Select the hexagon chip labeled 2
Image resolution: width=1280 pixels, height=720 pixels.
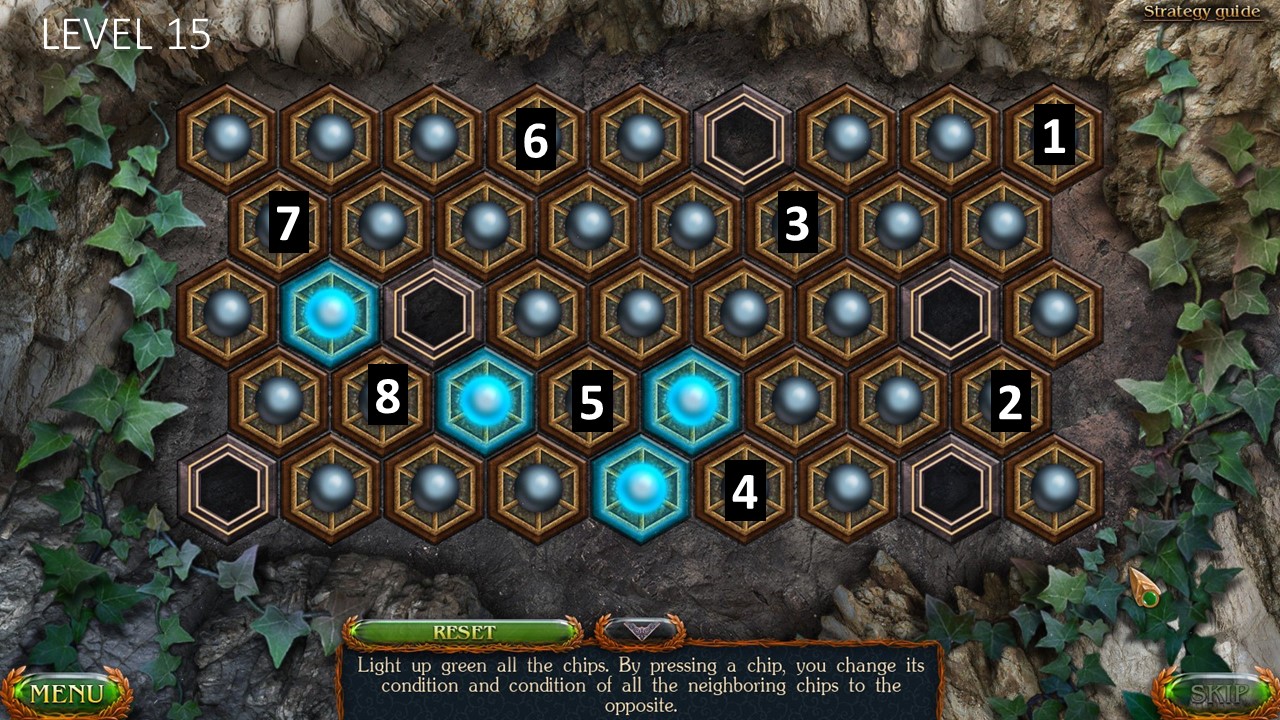pos(1002,401)
